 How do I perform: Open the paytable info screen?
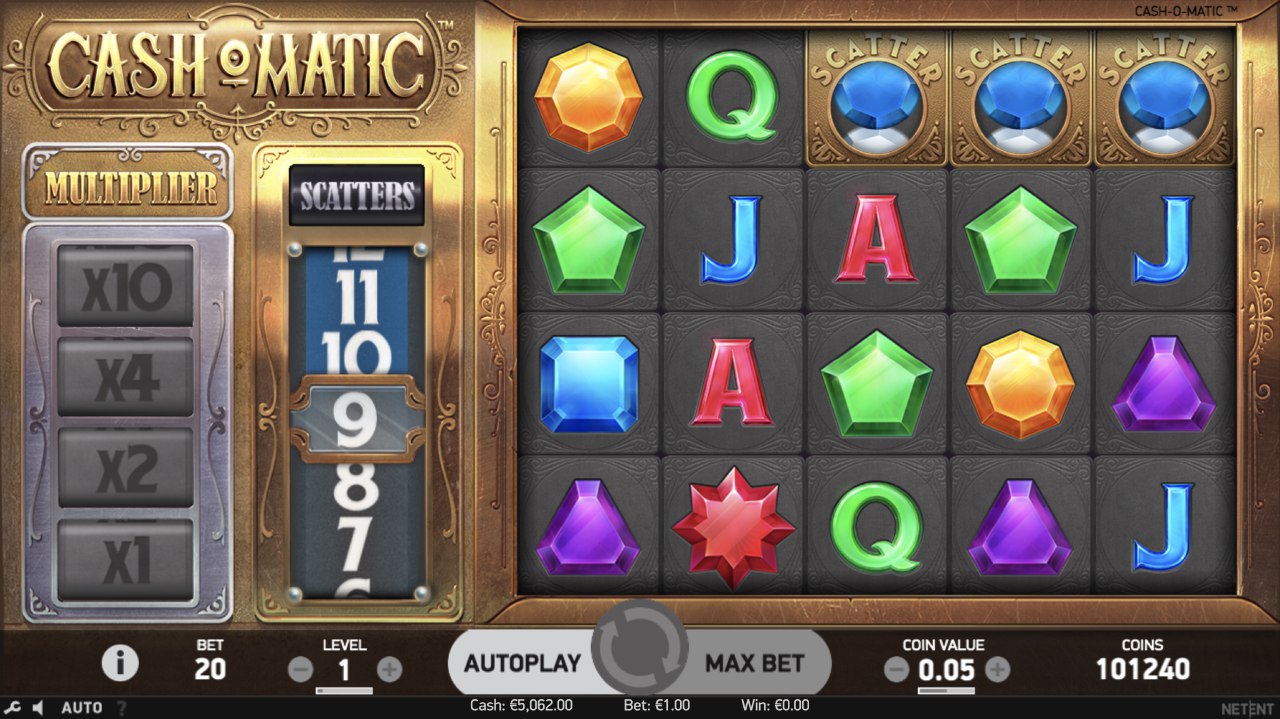[121, 662]
